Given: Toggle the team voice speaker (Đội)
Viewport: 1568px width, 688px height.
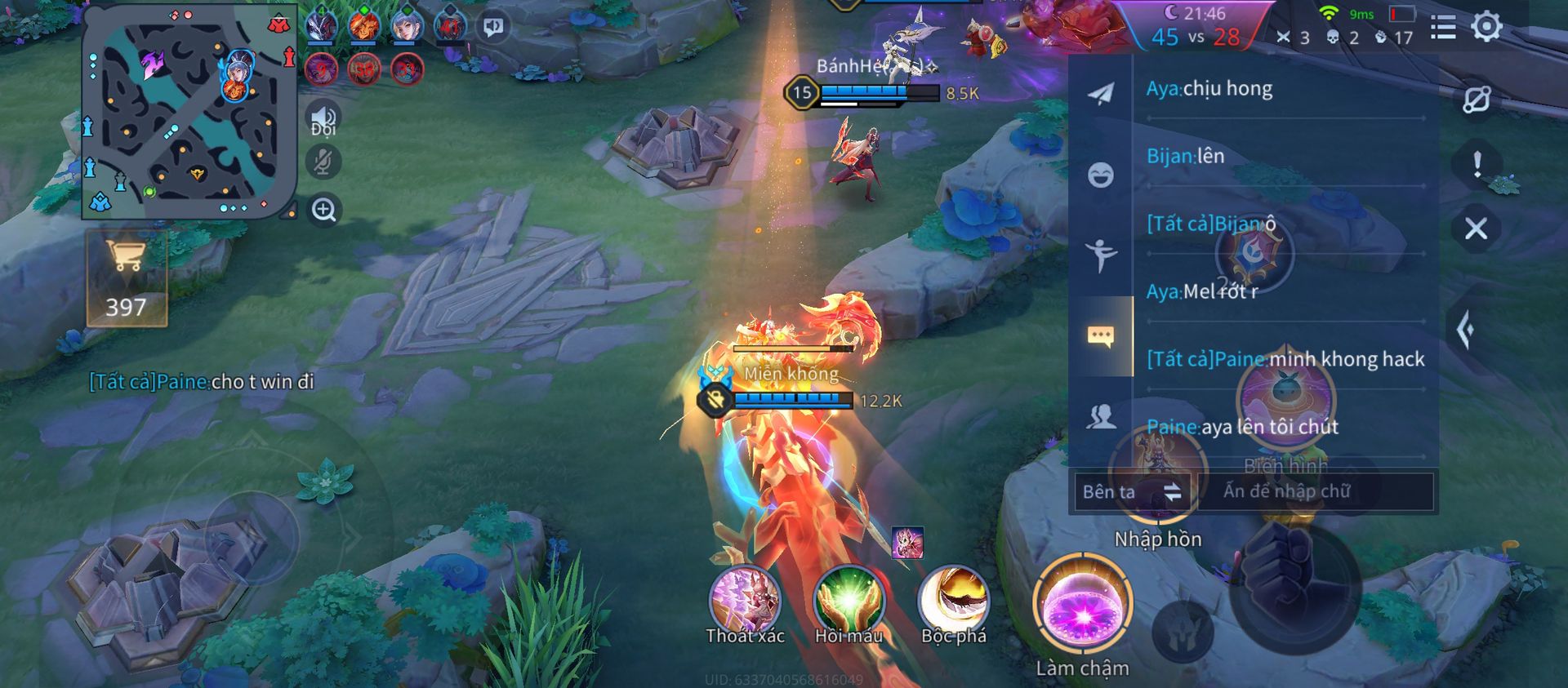Looking at the screenshot, I should tap(323, 120).
